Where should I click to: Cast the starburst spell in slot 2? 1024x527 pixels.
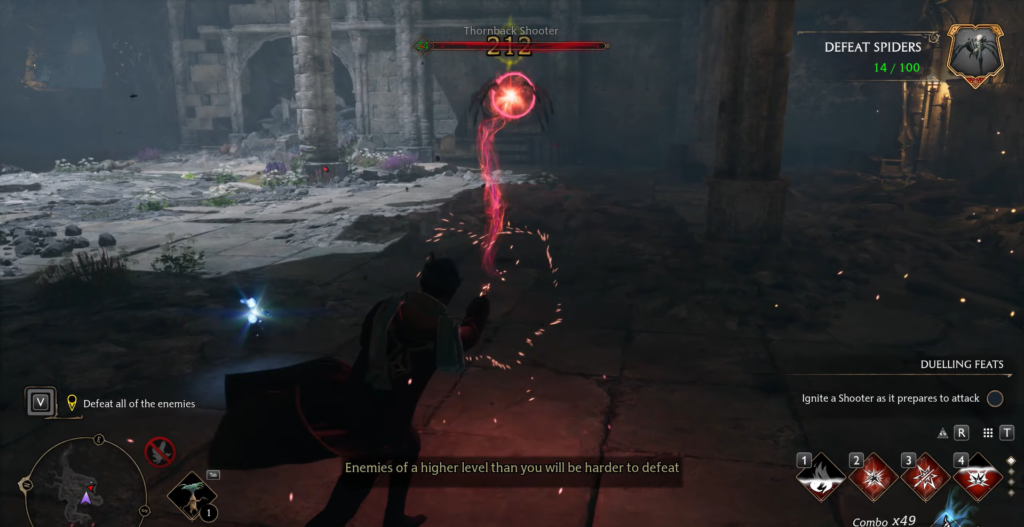(x=873, y=477)
